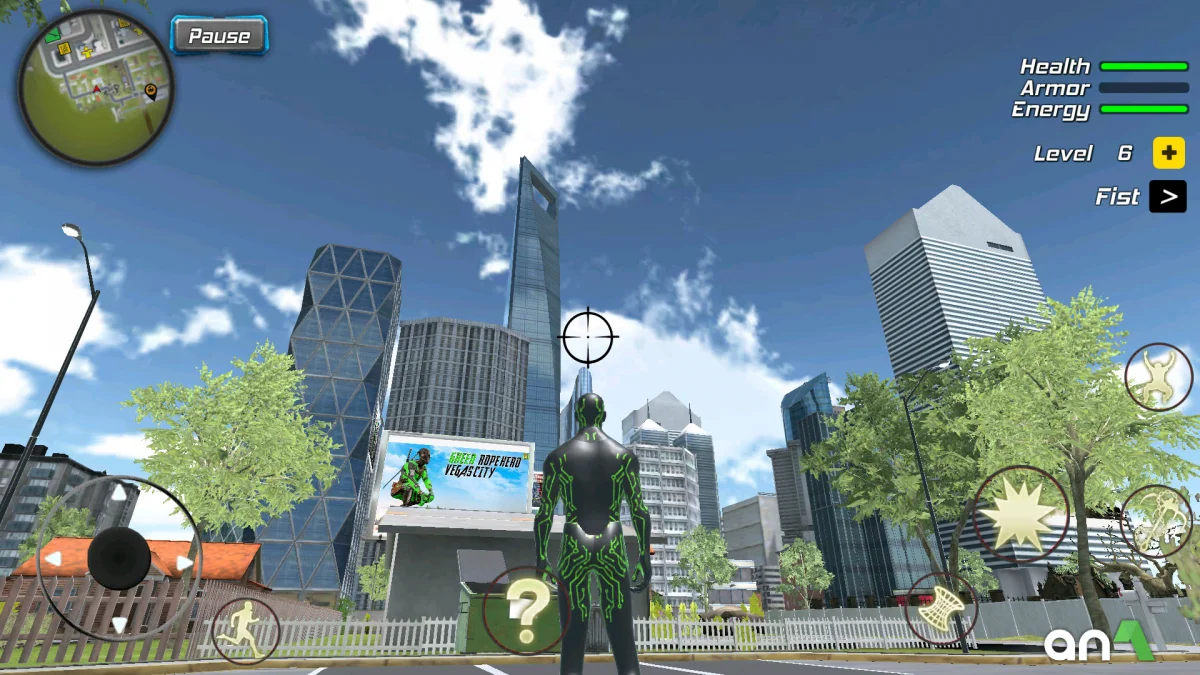
Task: Open the circular city minimap
Action: pos(96,88)
